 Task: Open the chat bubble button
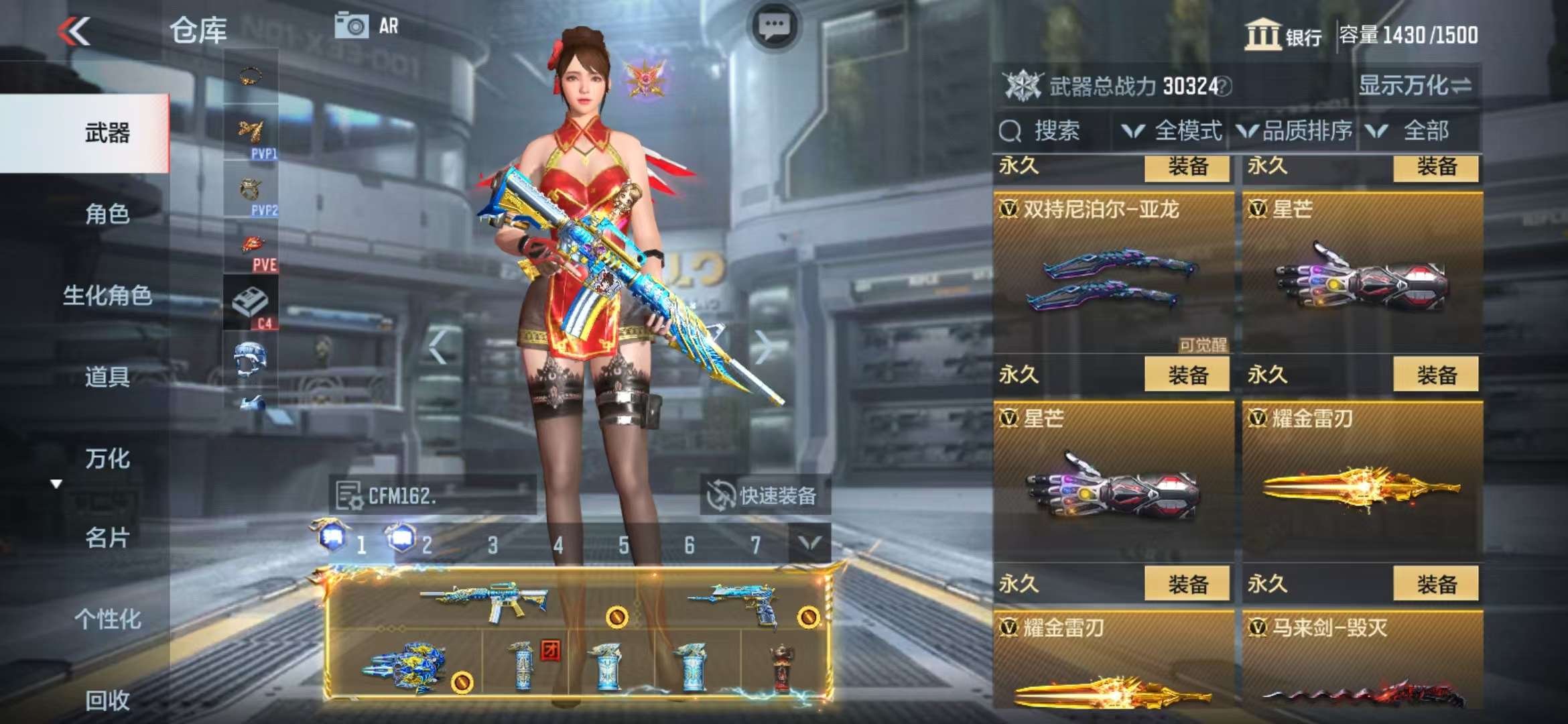point(774,27)
